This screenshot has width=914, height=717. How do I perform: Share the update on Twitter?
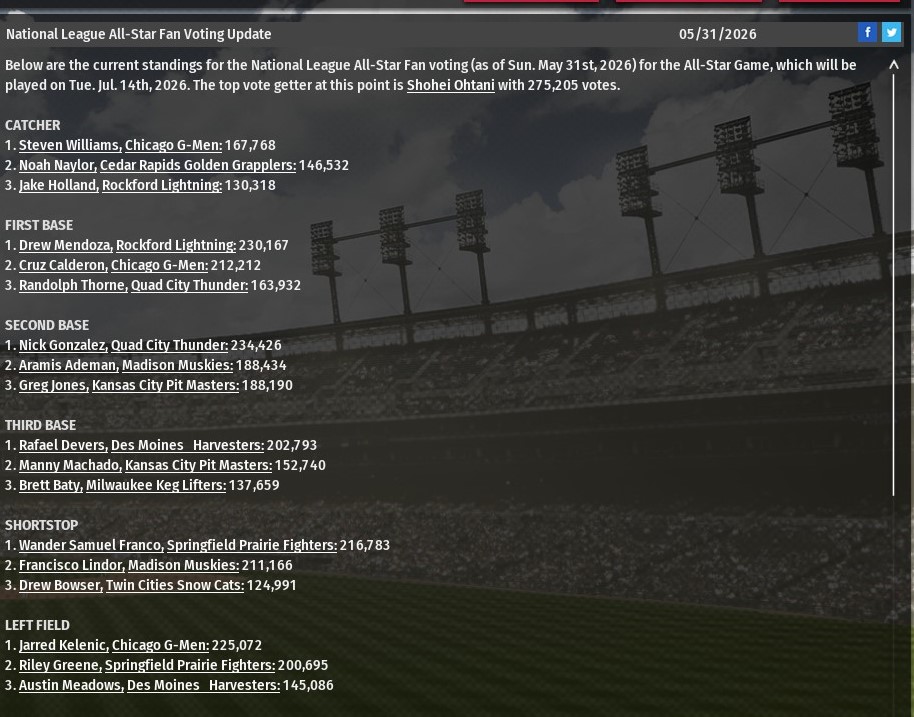(x=891, y=33)
